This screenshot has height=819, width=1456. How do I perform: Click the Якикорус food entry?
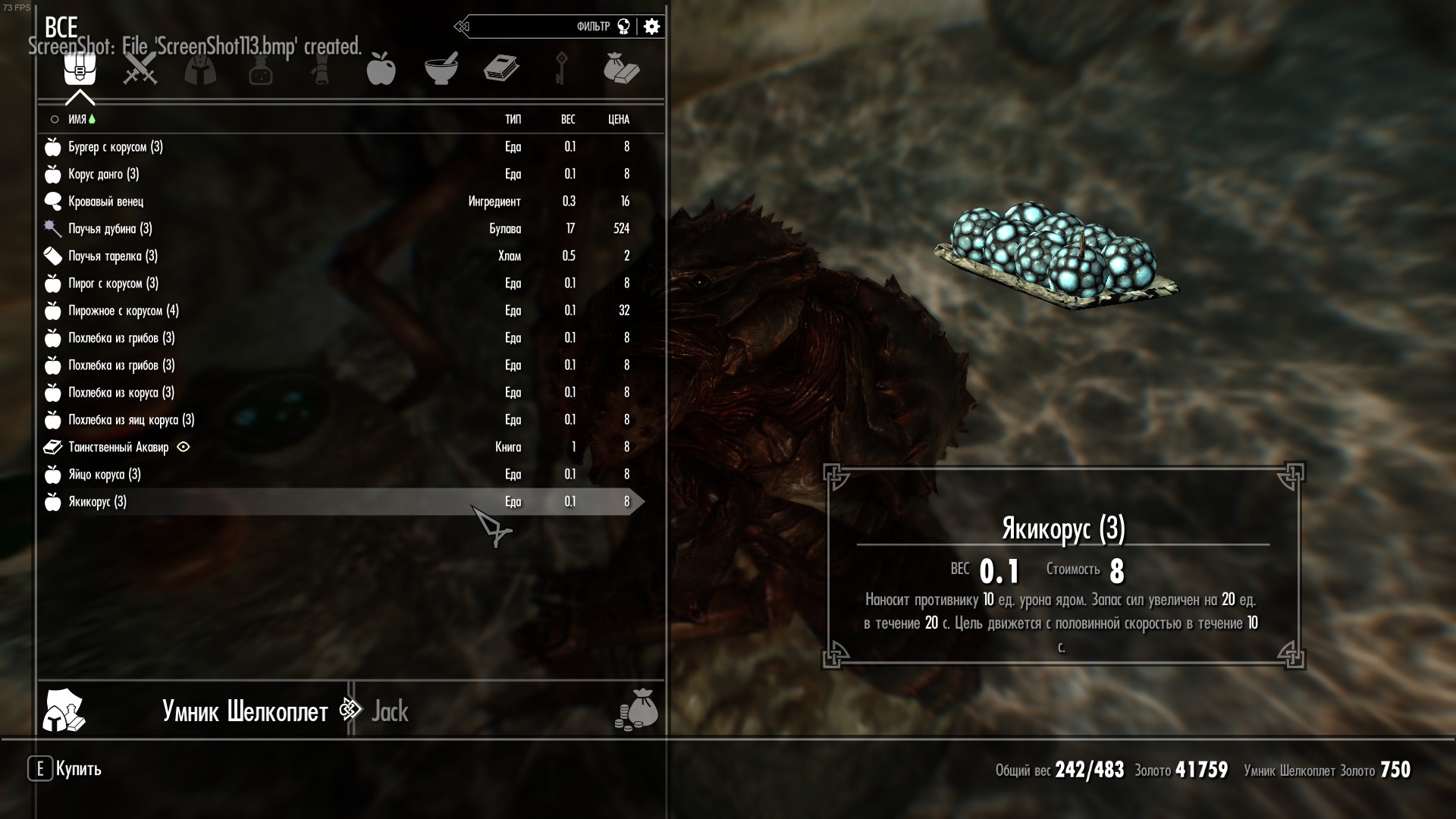tap(97, 502)
